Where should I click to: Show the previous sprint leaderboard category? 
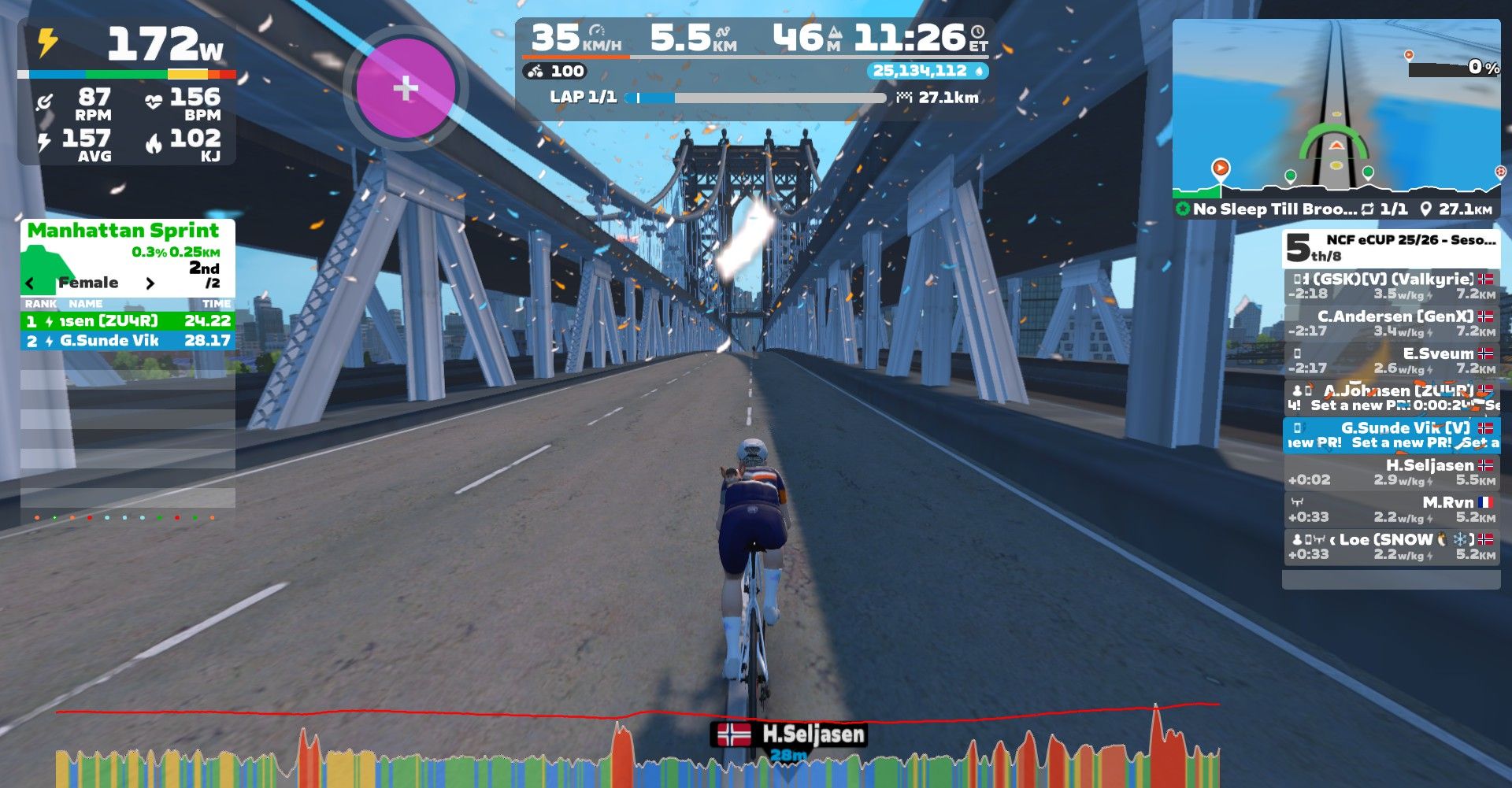pyautogui.click(x=31, y=283)
